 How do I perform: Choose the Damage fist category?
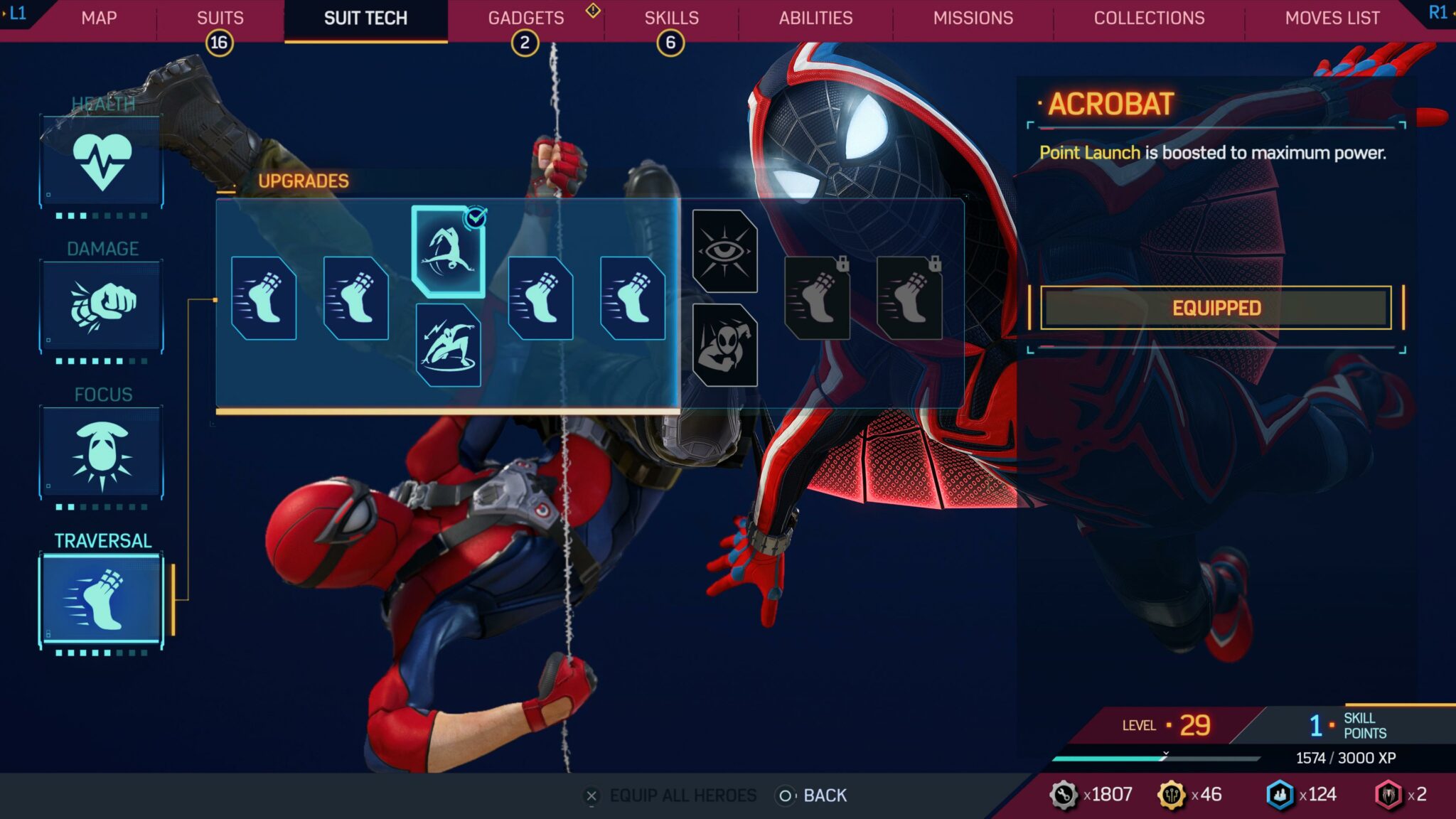click(102, 307)
